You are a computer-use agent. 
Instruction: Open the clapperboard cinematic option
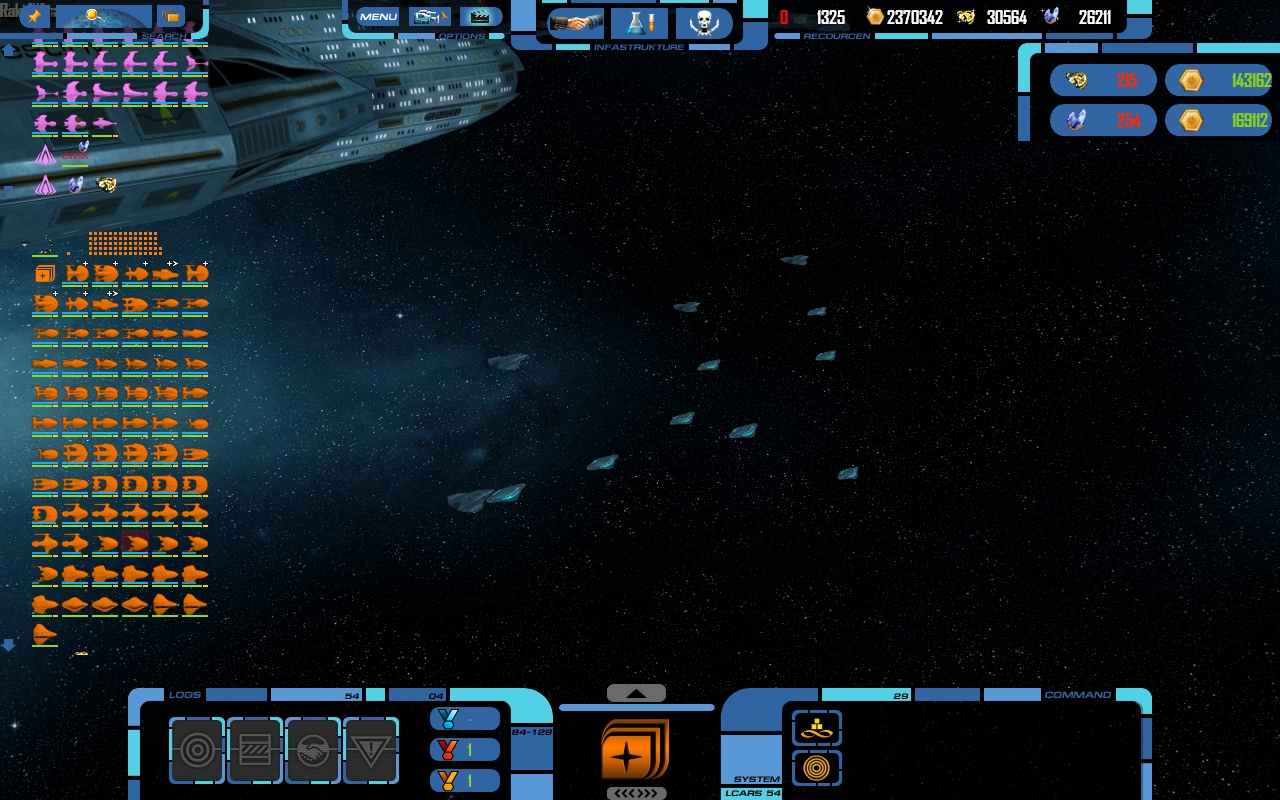point(480,17)
